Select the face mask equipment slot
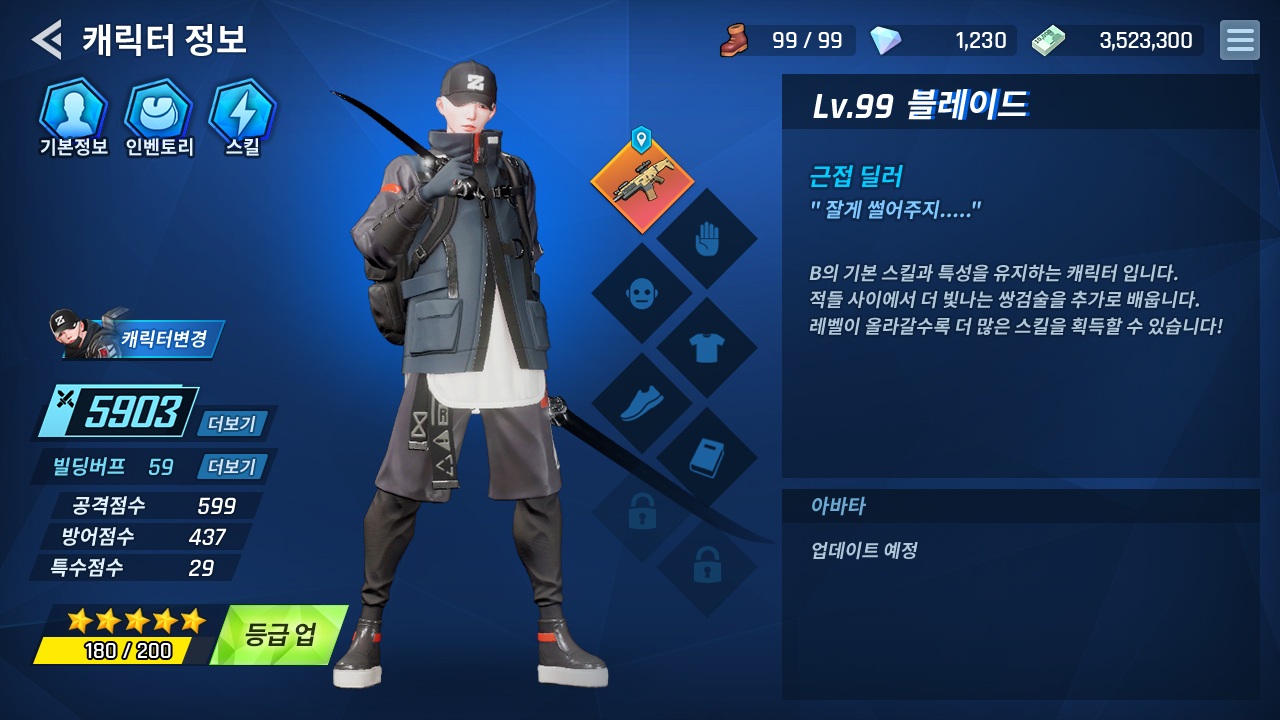The image size is (1280, 720). coord(642,294)
